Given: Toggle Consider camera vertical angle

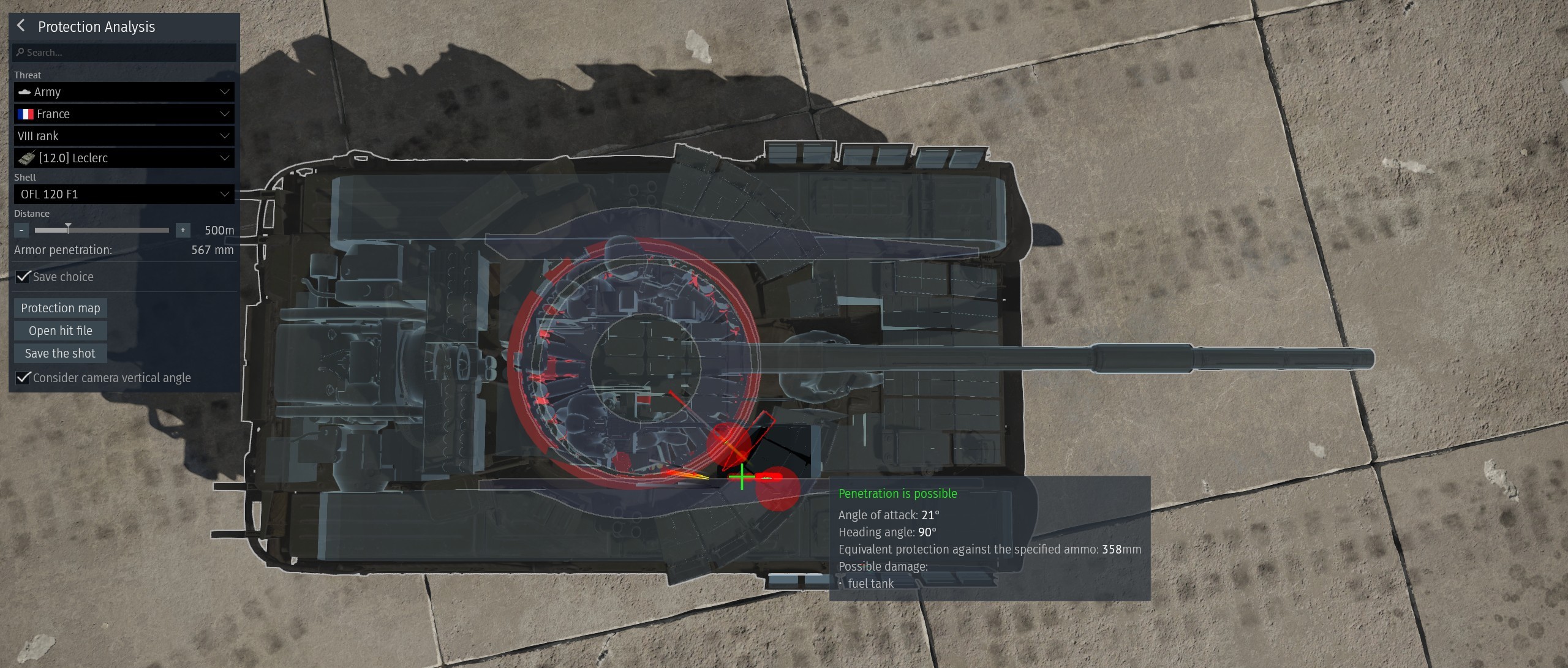Looking at the screenshot, I should [23, 378].
